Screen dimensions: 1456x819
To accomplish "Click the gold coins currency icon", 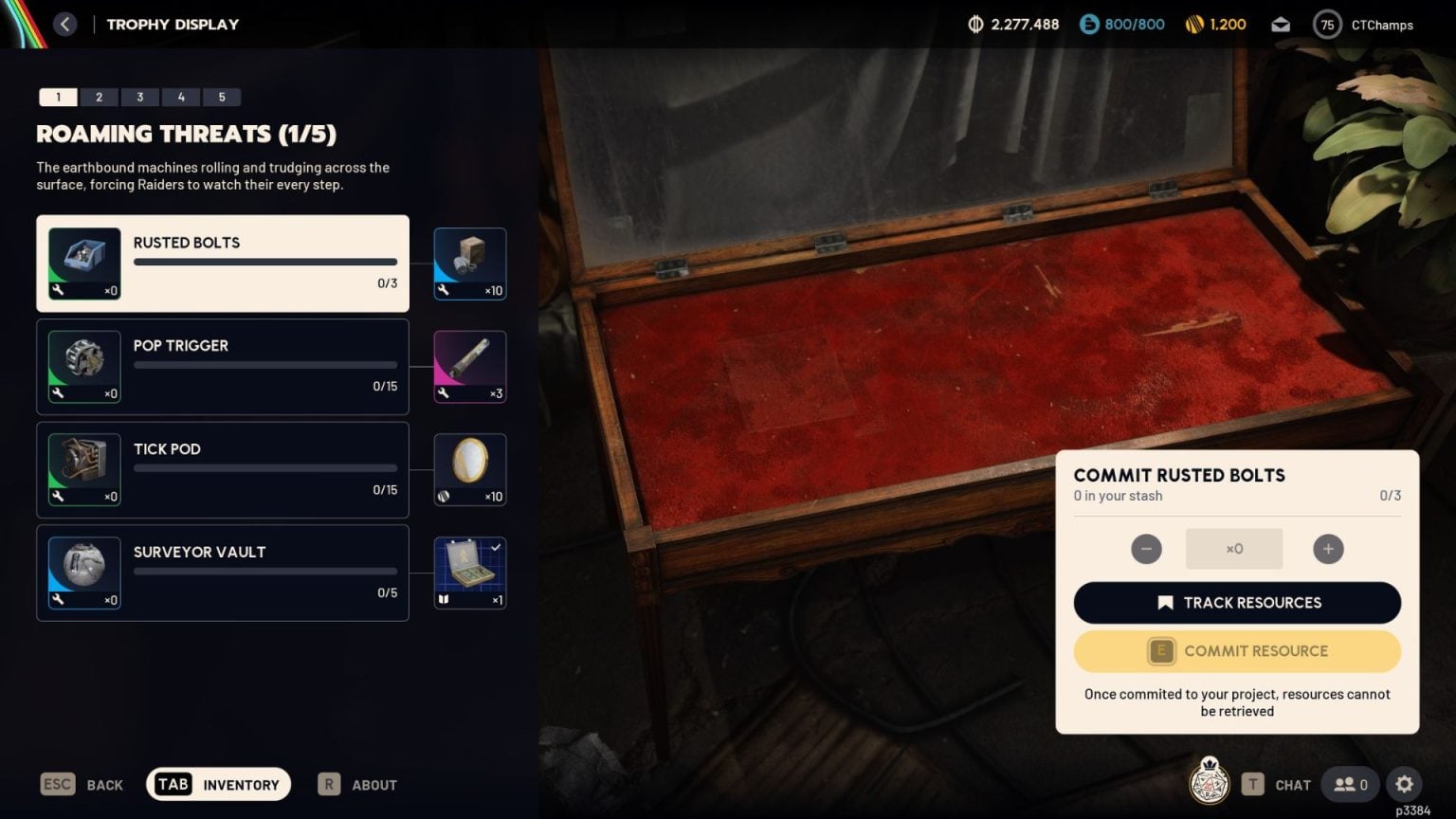I will coord(1194,24).
